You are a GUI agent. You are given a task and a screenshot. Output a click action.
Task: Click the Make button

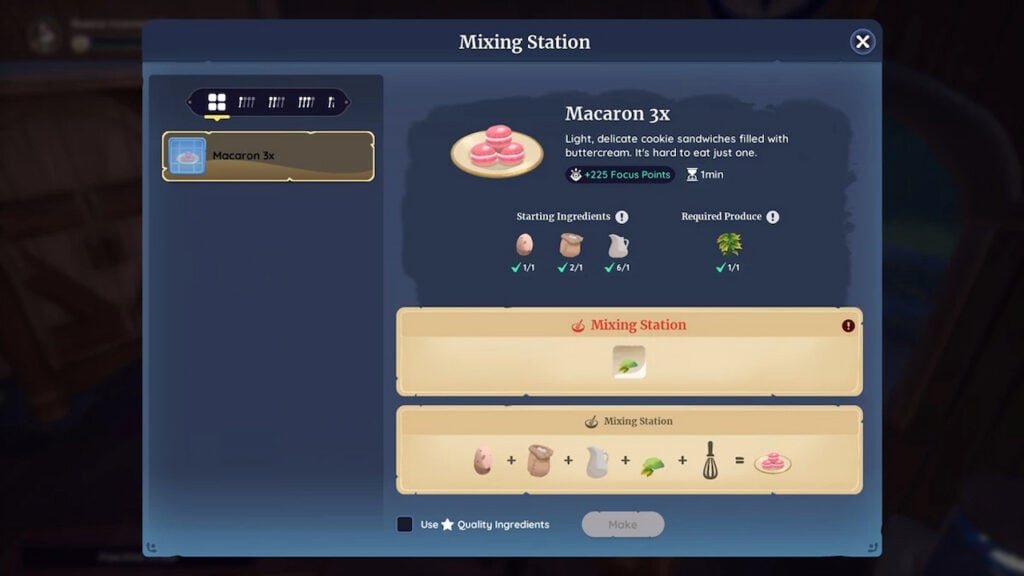[x=622, y=524]
